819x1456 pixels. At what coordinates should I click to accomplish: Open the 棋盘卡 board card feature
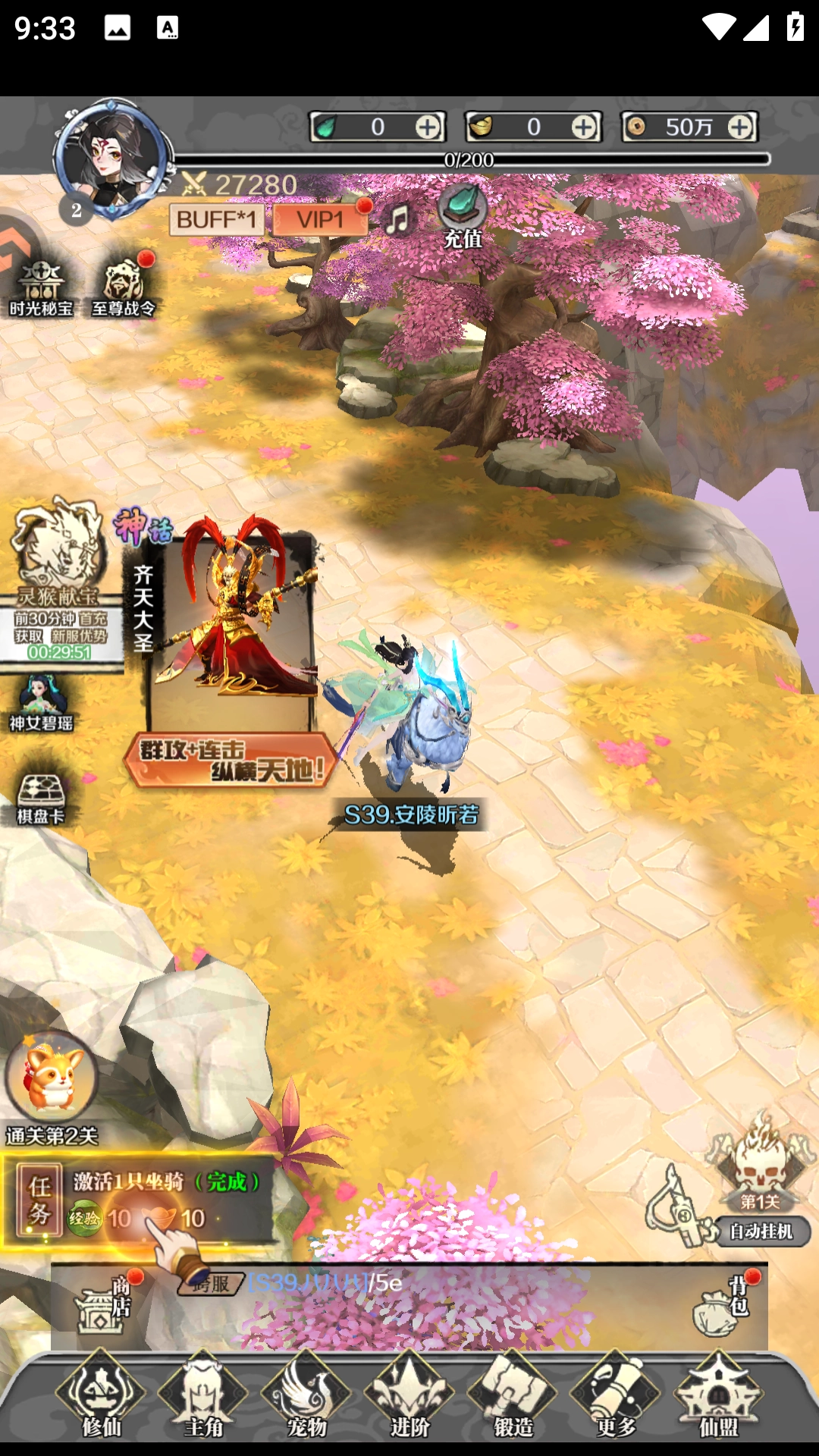point(41,798)
